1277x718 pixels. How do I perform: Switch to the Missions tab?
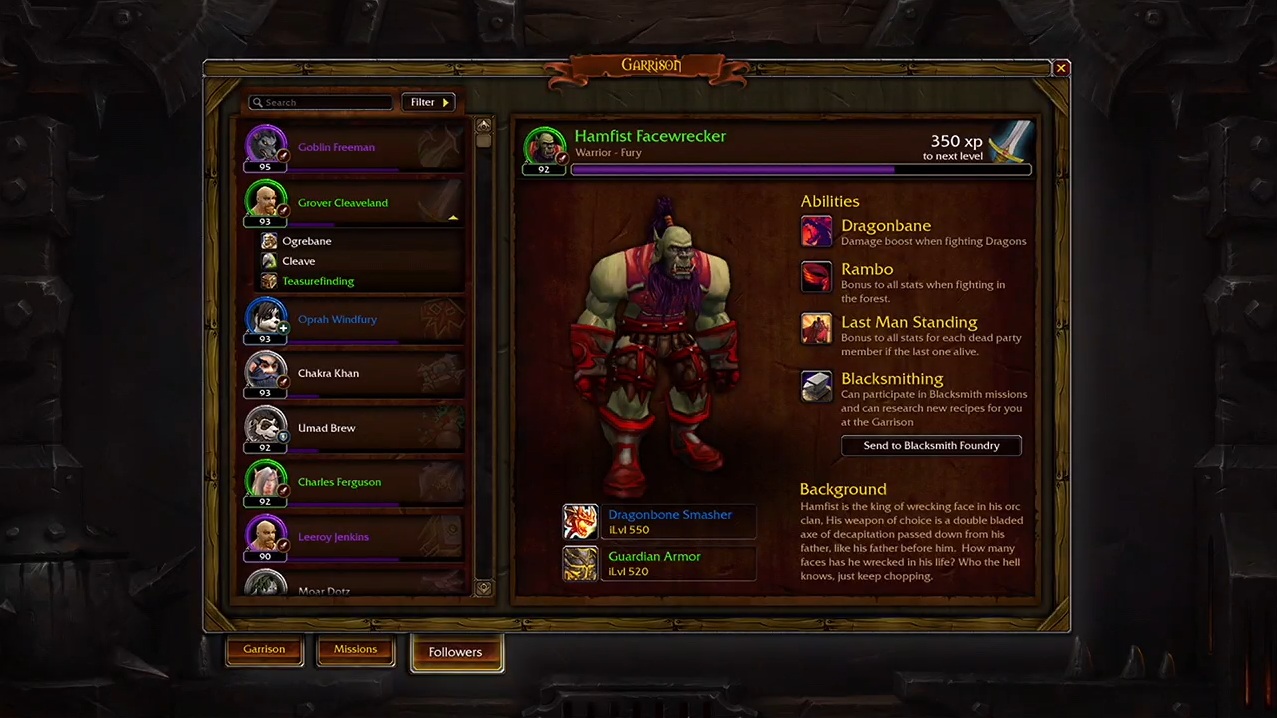click(x=355, y=649)
